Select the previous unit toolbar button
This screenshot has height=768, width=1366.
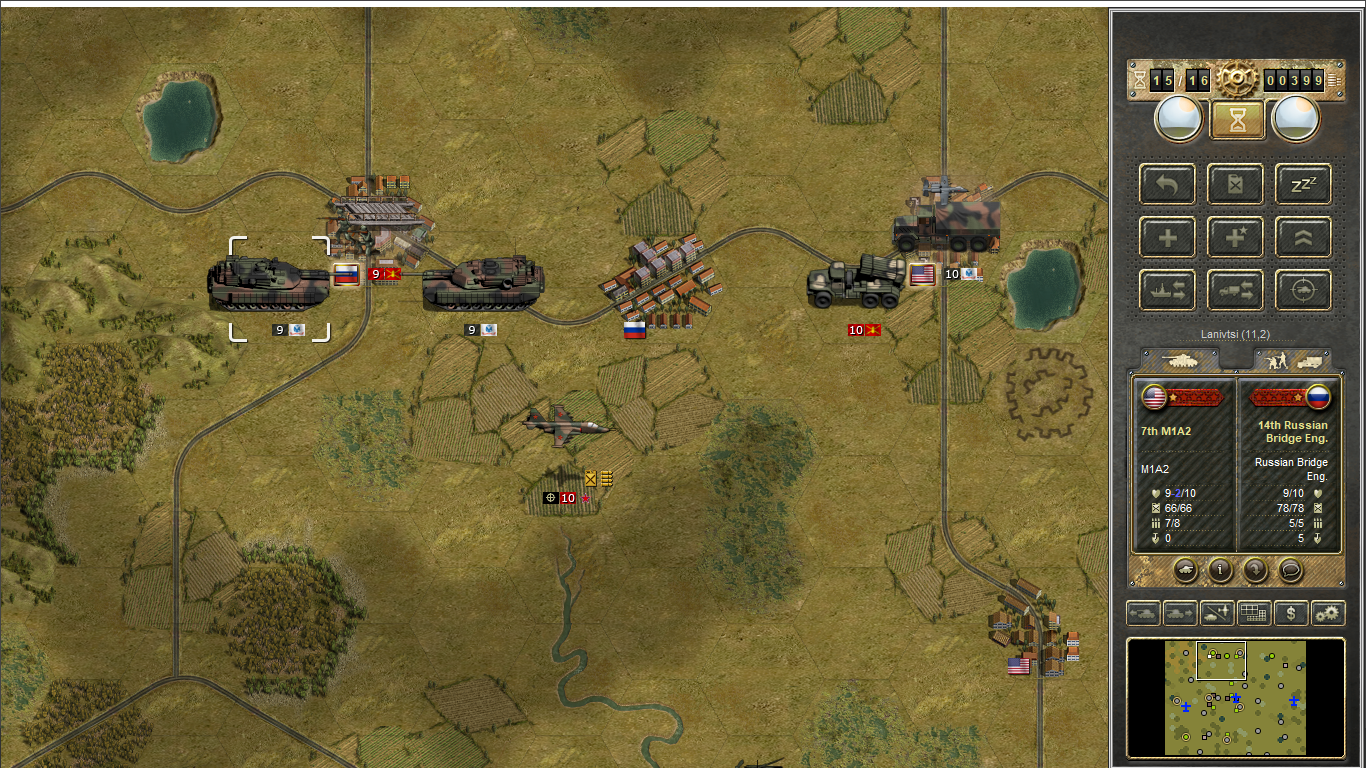pyautogui.click(x=1143, y=612)
